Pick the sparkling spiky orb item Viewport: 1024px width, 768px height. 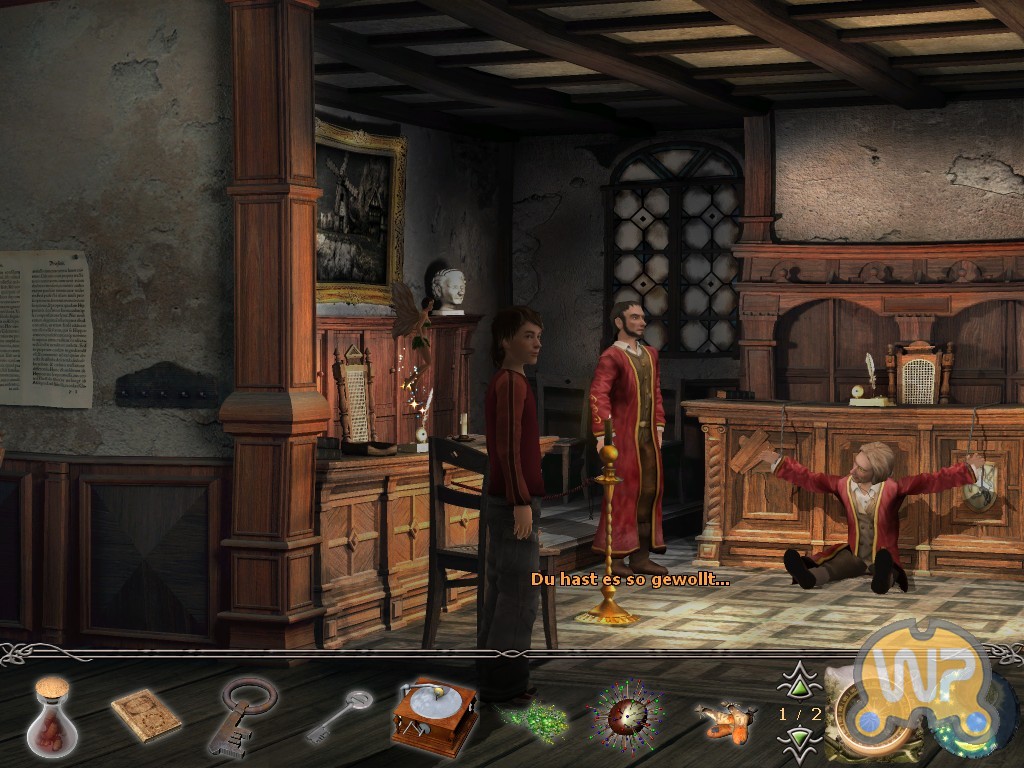click(624, 716)
